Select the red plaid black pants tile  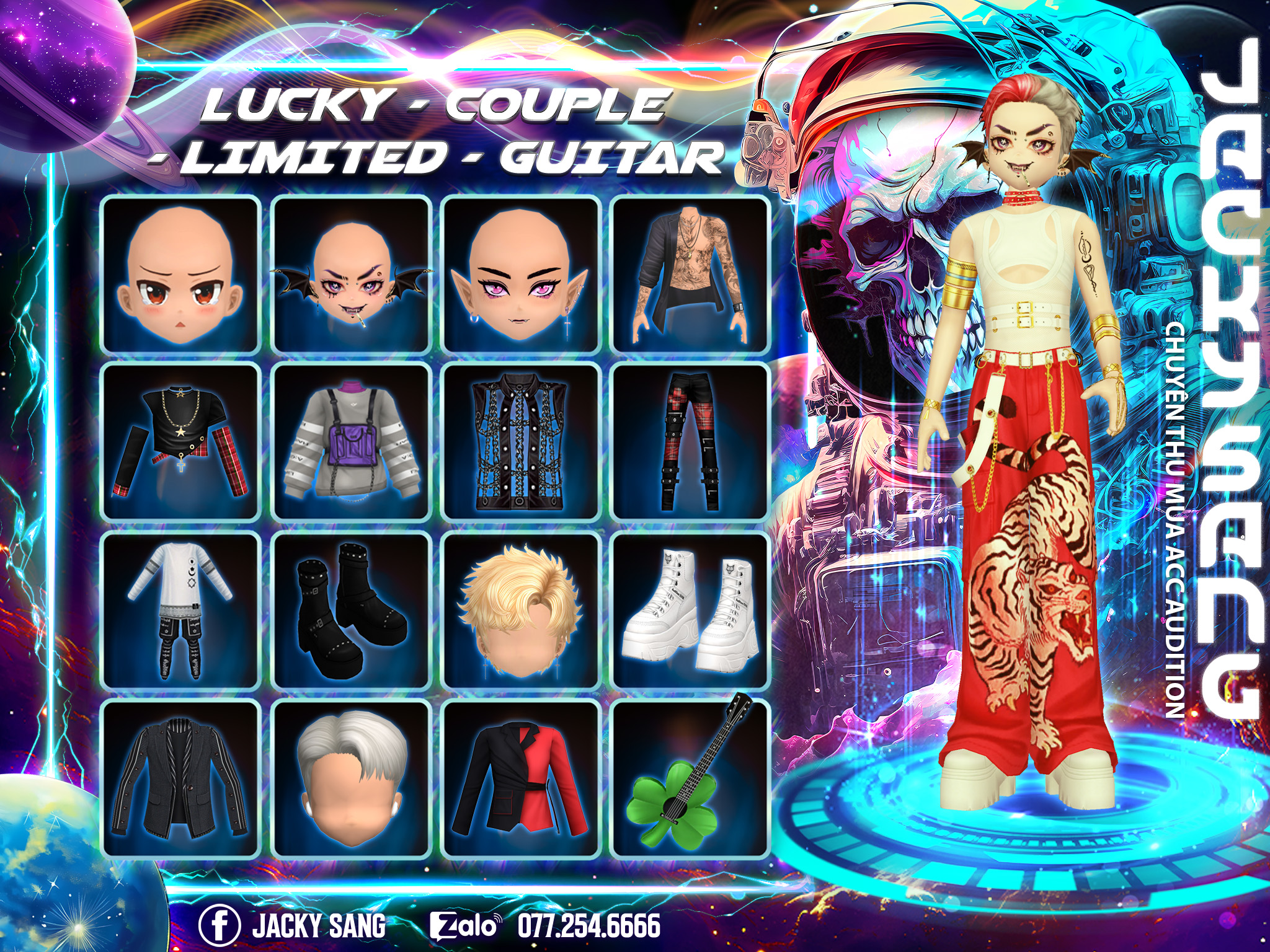pos(690,441)
